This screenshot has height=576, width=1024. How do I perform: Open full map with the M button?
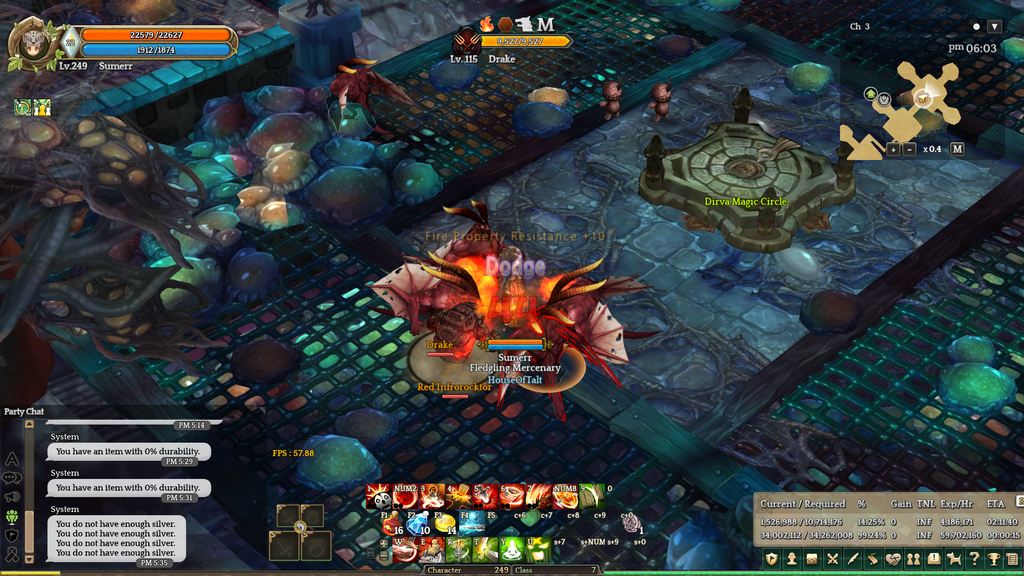[x=957, y=149]
